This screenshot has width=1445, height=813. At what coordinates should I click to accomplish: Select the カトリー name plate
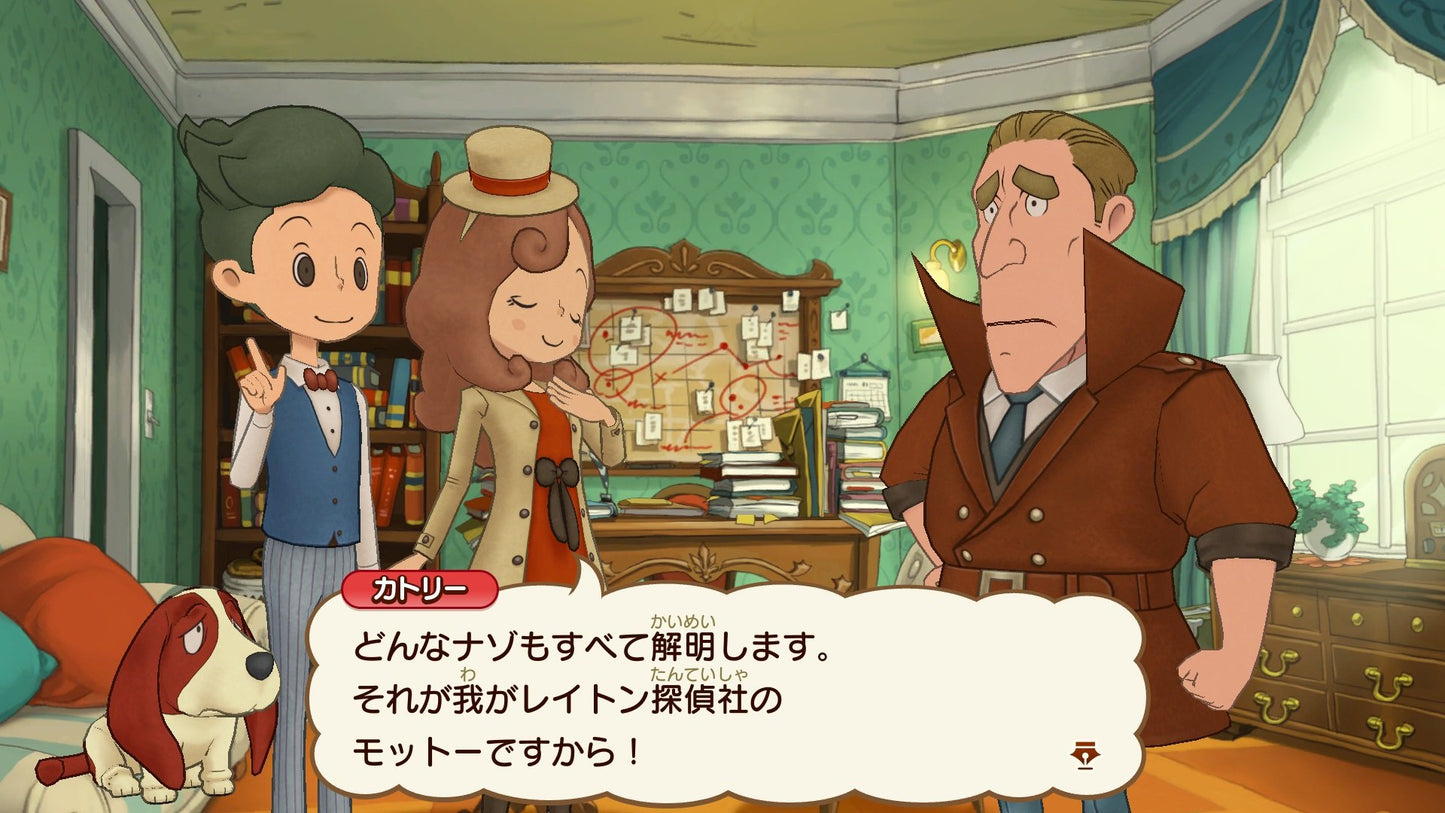point(422,591)
